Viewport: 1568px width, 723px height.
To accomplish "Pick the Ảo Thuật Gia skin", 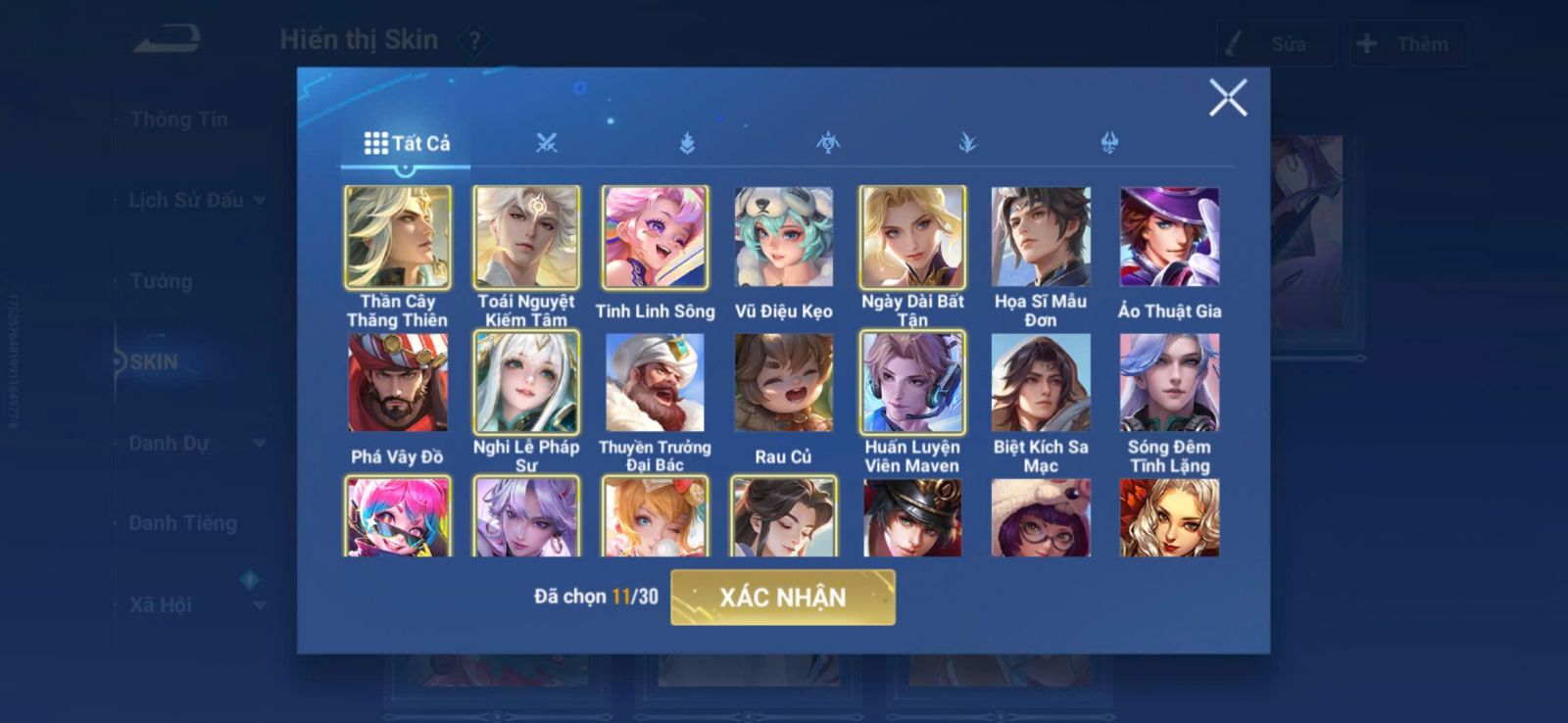I will (1169, 238).
